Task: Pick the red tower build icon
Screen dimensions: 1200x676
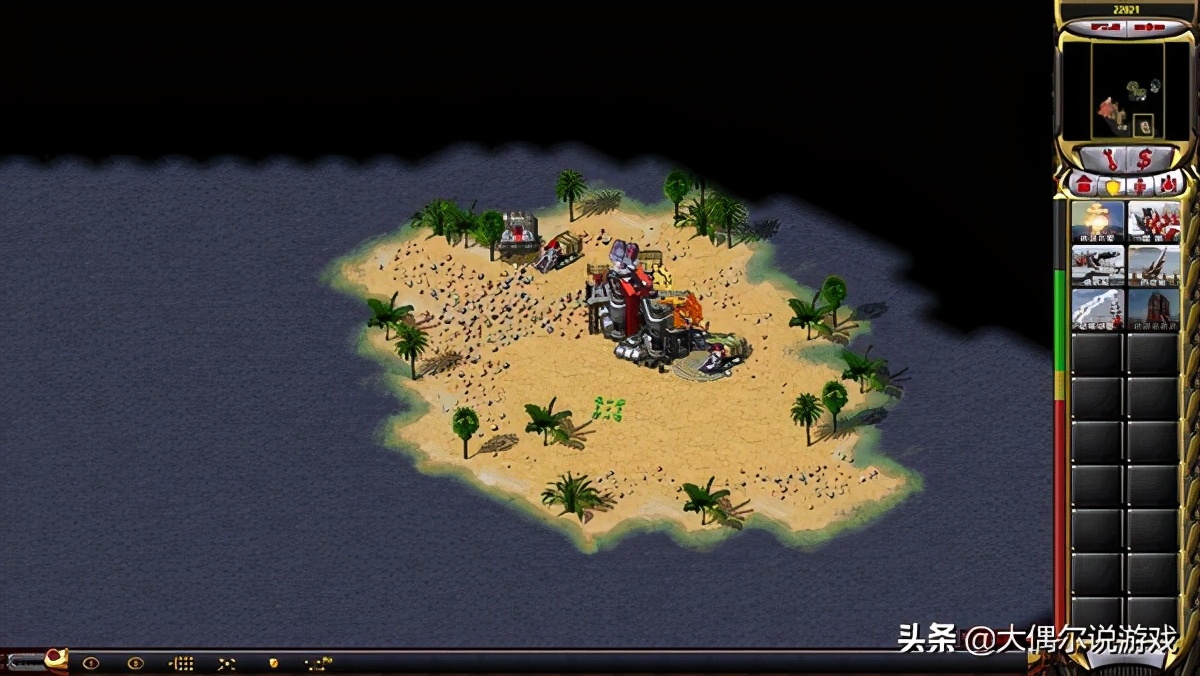Action: pyautogui.click(x=1153, y=309)
